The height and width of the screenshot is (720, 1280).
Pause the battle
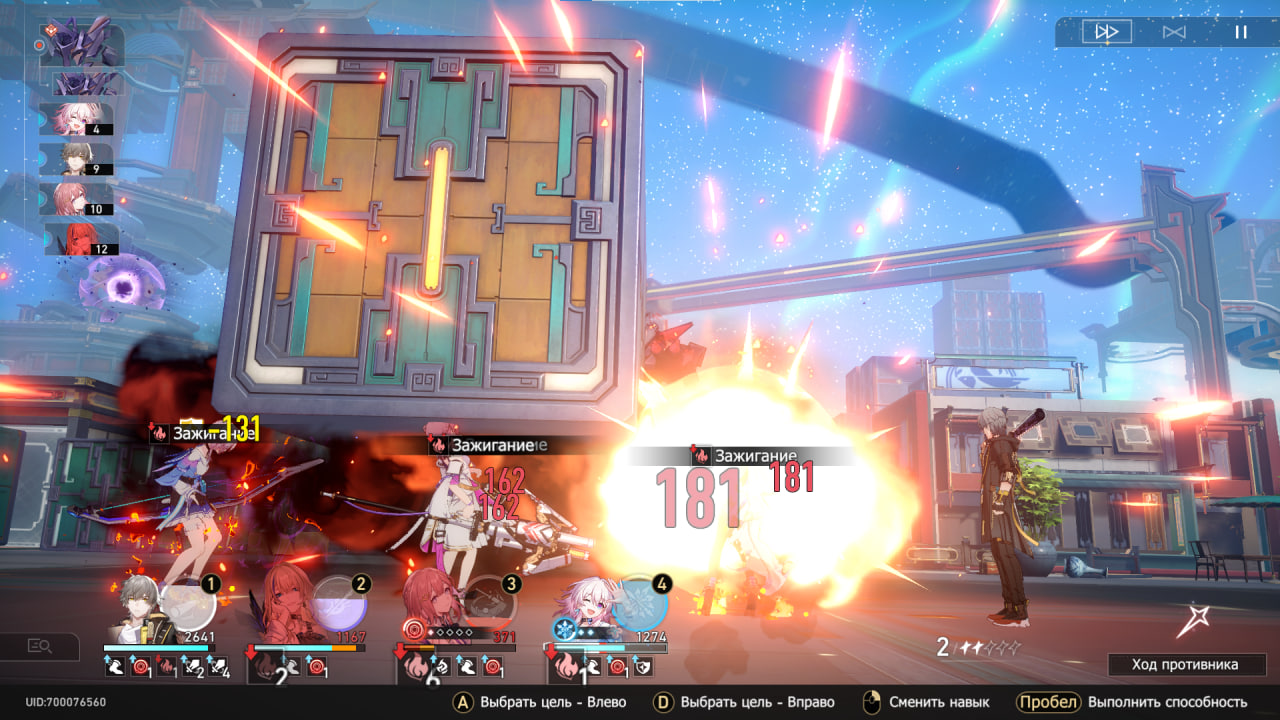coord(1241,32)
